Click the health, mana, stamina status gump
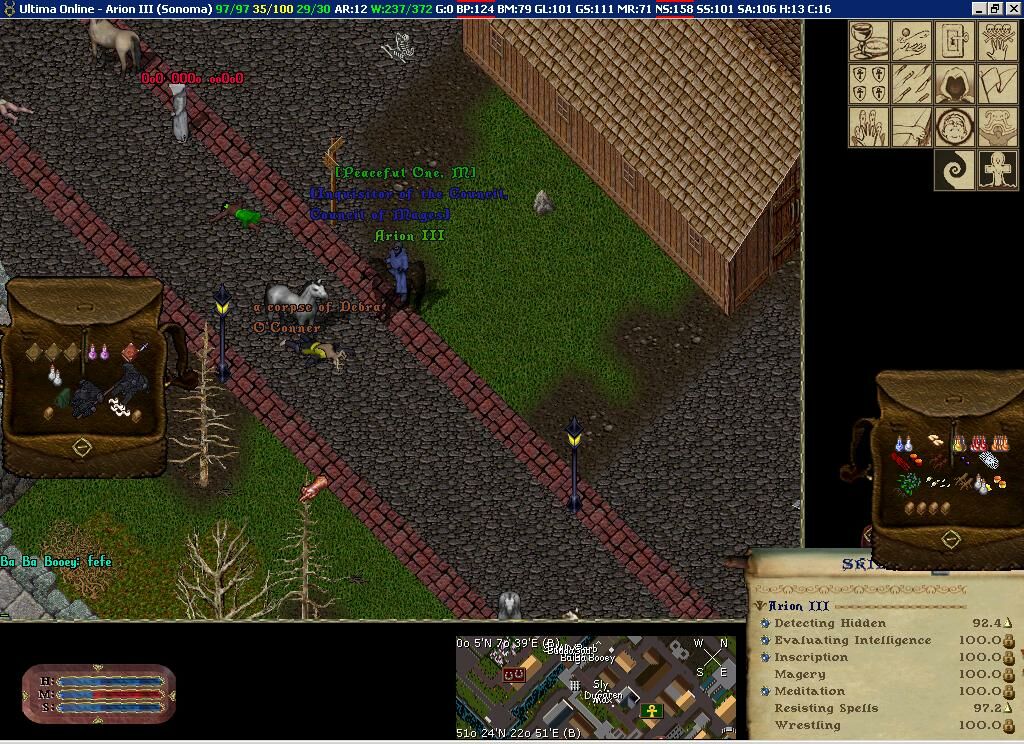Image resolution: width=1024 pixels, height=744 pixels. click(x=99, y=694)
